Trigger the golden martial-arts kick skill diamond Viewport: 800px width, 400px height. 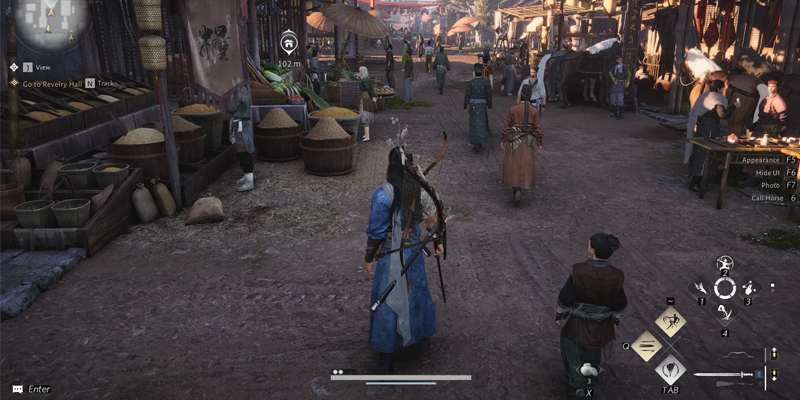(669, 322)
